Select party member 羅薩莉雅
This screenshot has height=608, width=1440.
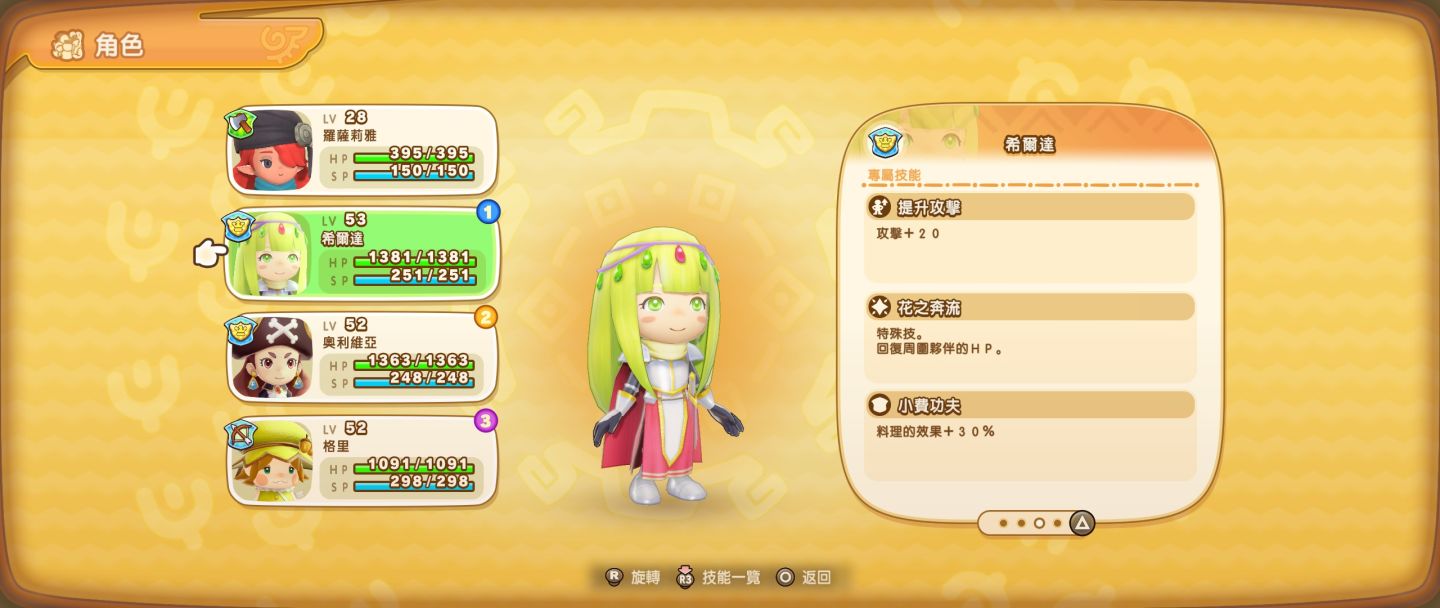[362, 150]
